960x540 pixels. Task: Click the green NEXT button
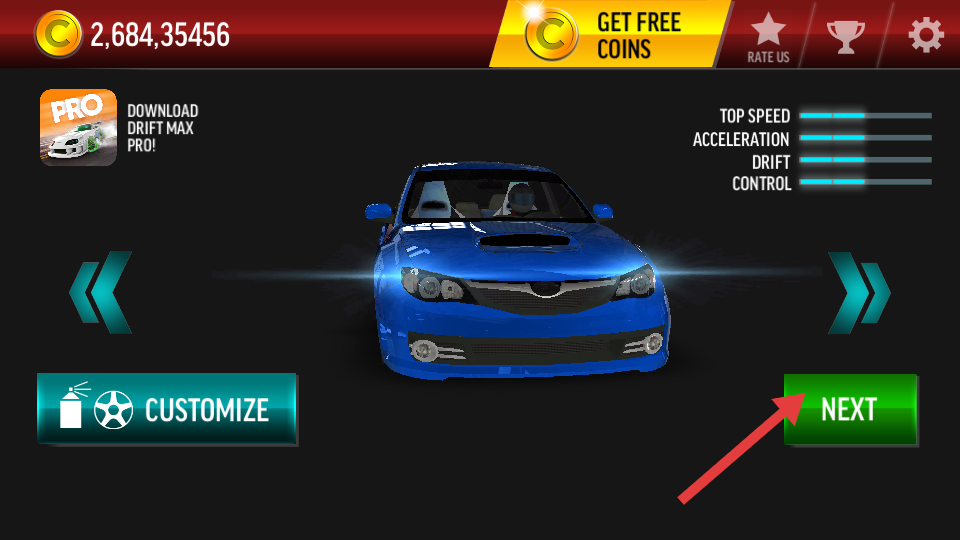(x=850, y=409)
